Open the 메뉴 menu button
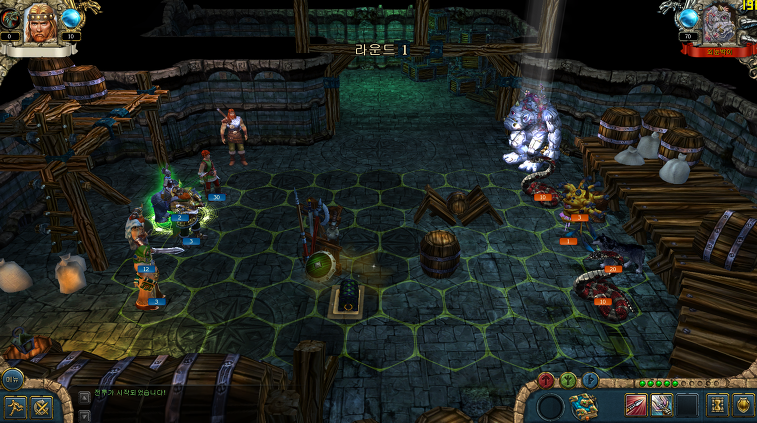757x423 pixels. coord(12,378)
